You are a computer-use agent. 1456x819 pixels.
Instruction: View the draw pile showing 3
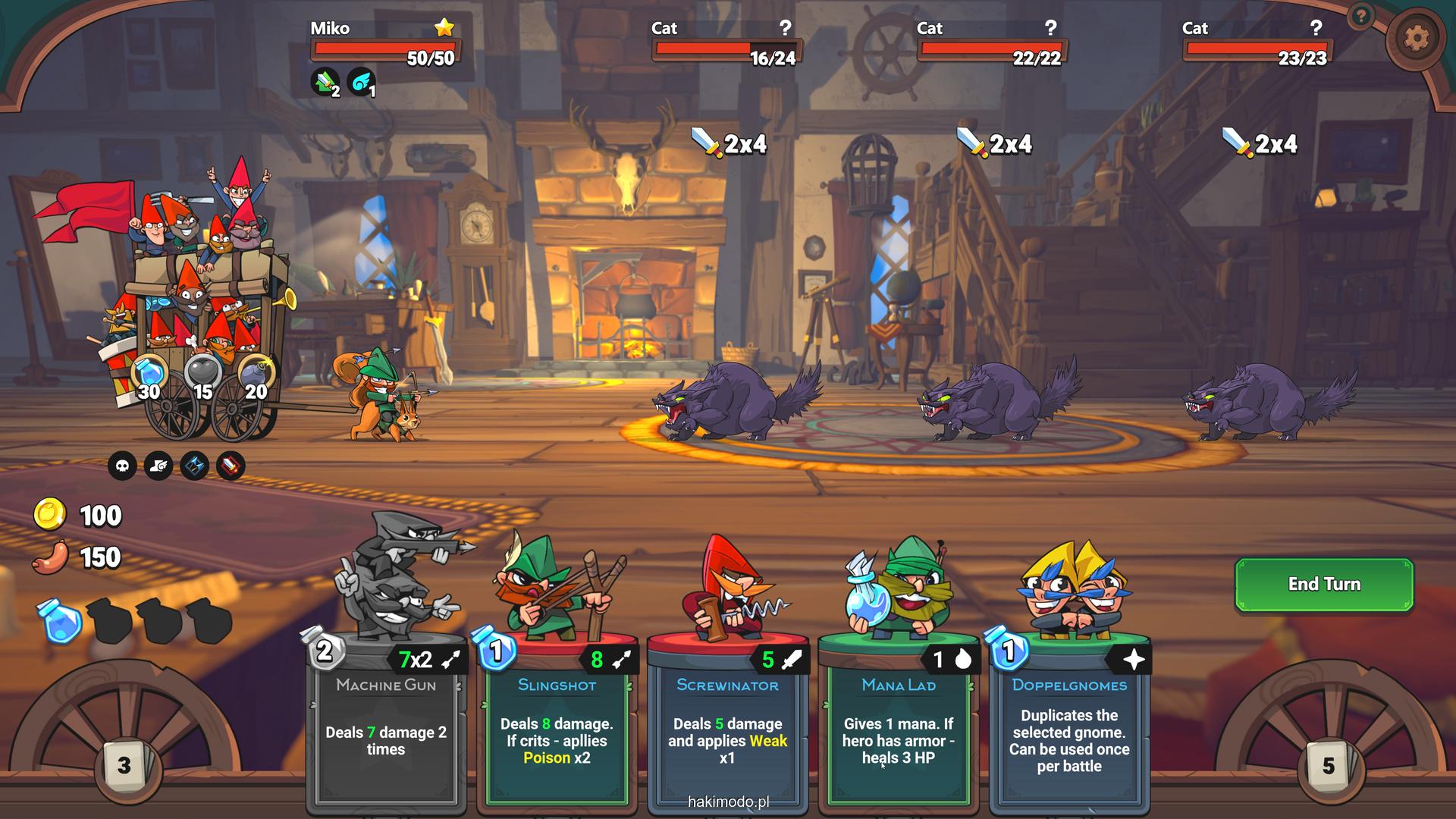point(124,766)
